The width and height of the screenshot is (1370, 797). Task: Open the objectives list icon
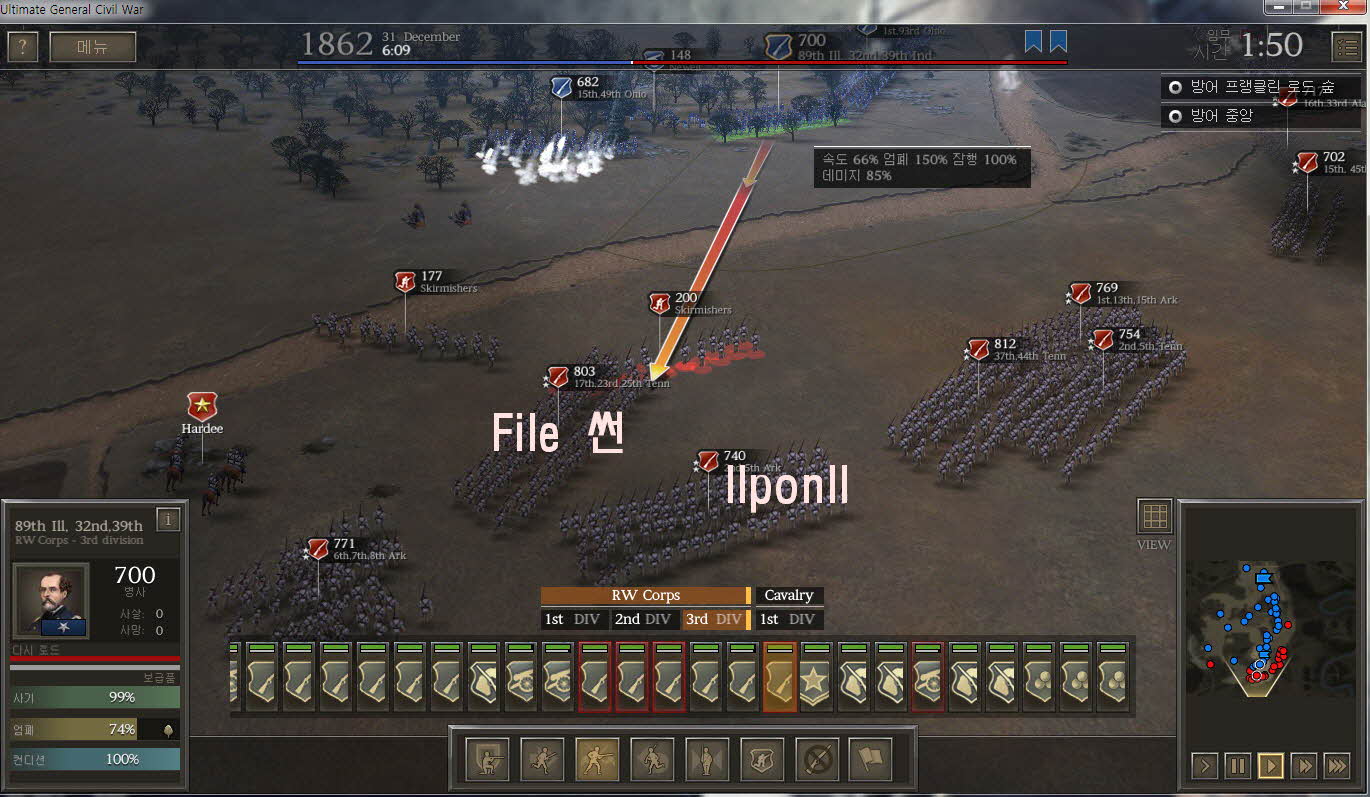pos(1346,47)
